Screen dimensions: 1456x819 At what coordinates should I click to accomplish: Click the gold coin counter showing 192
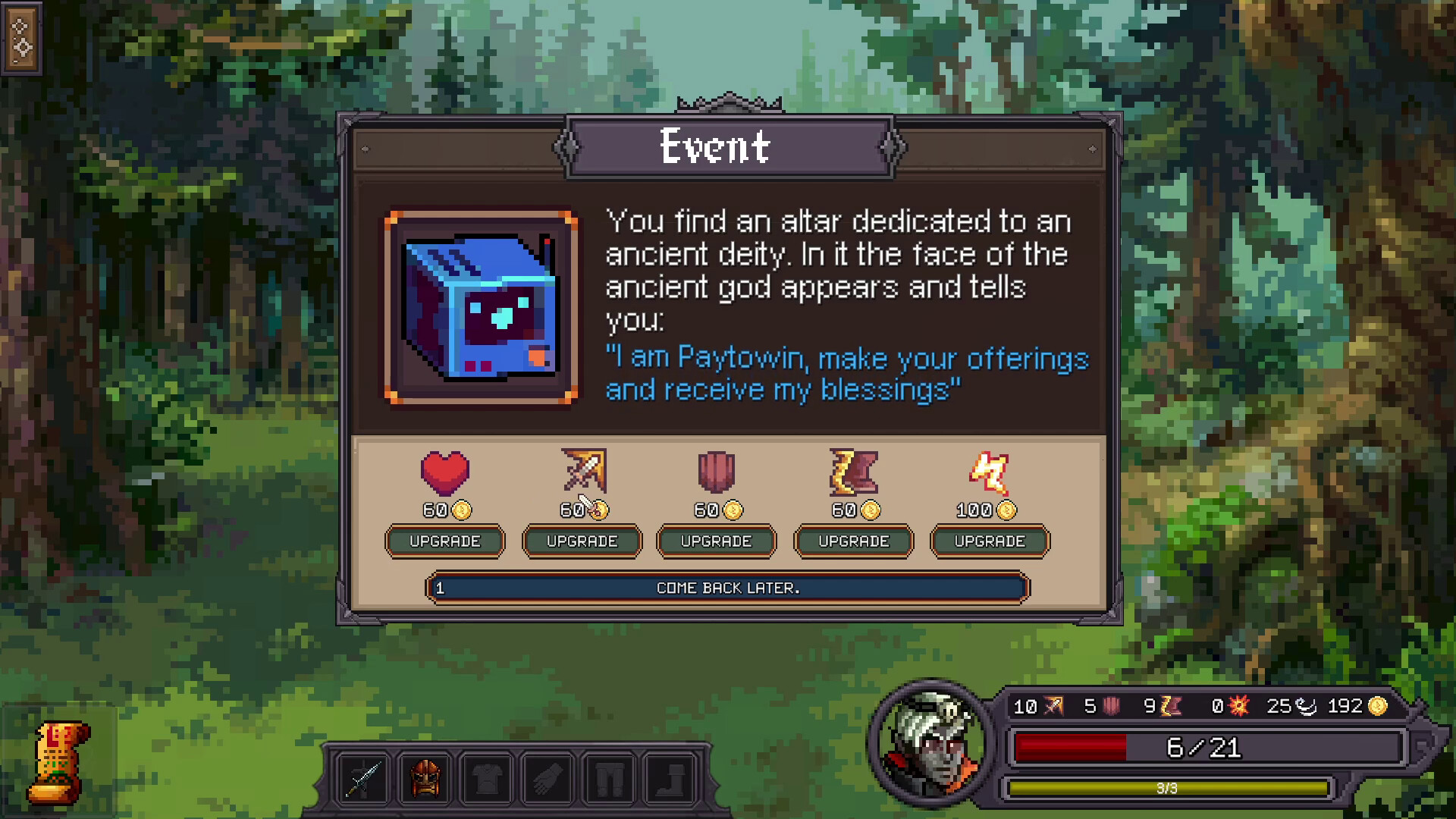1357,706
